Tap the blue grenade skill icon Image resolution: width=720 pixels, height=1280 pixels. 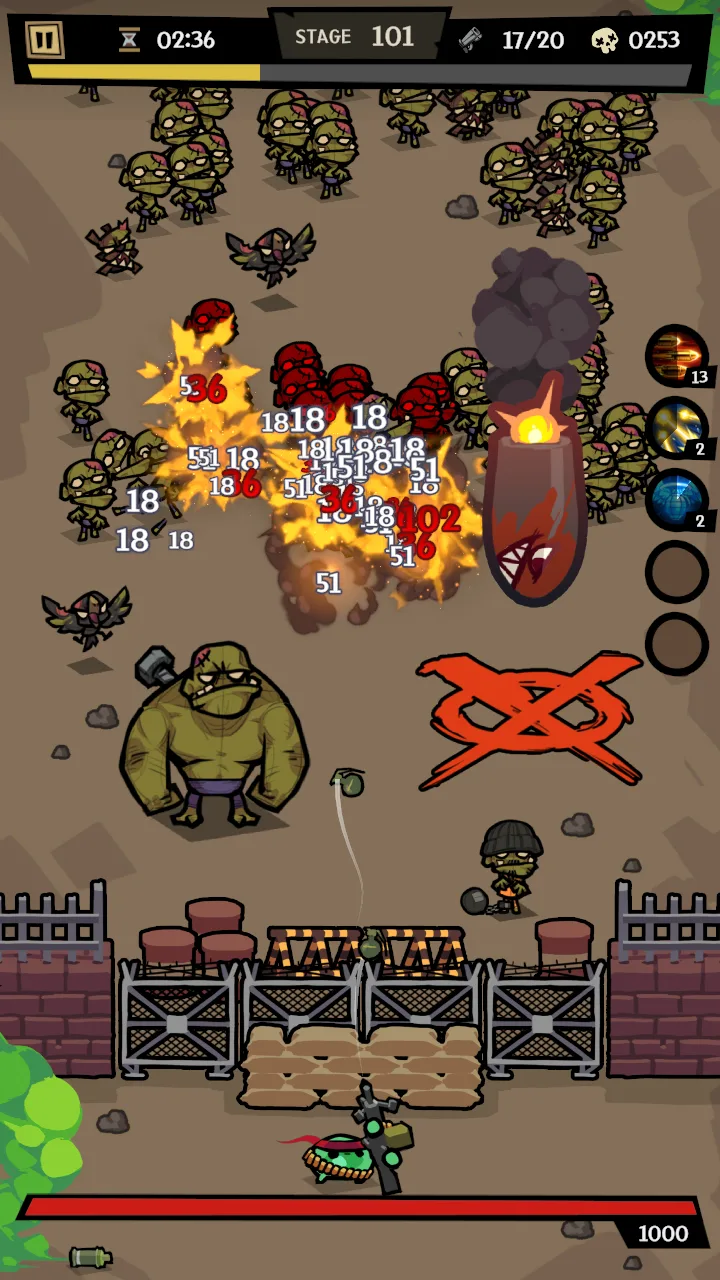(676, 500)
